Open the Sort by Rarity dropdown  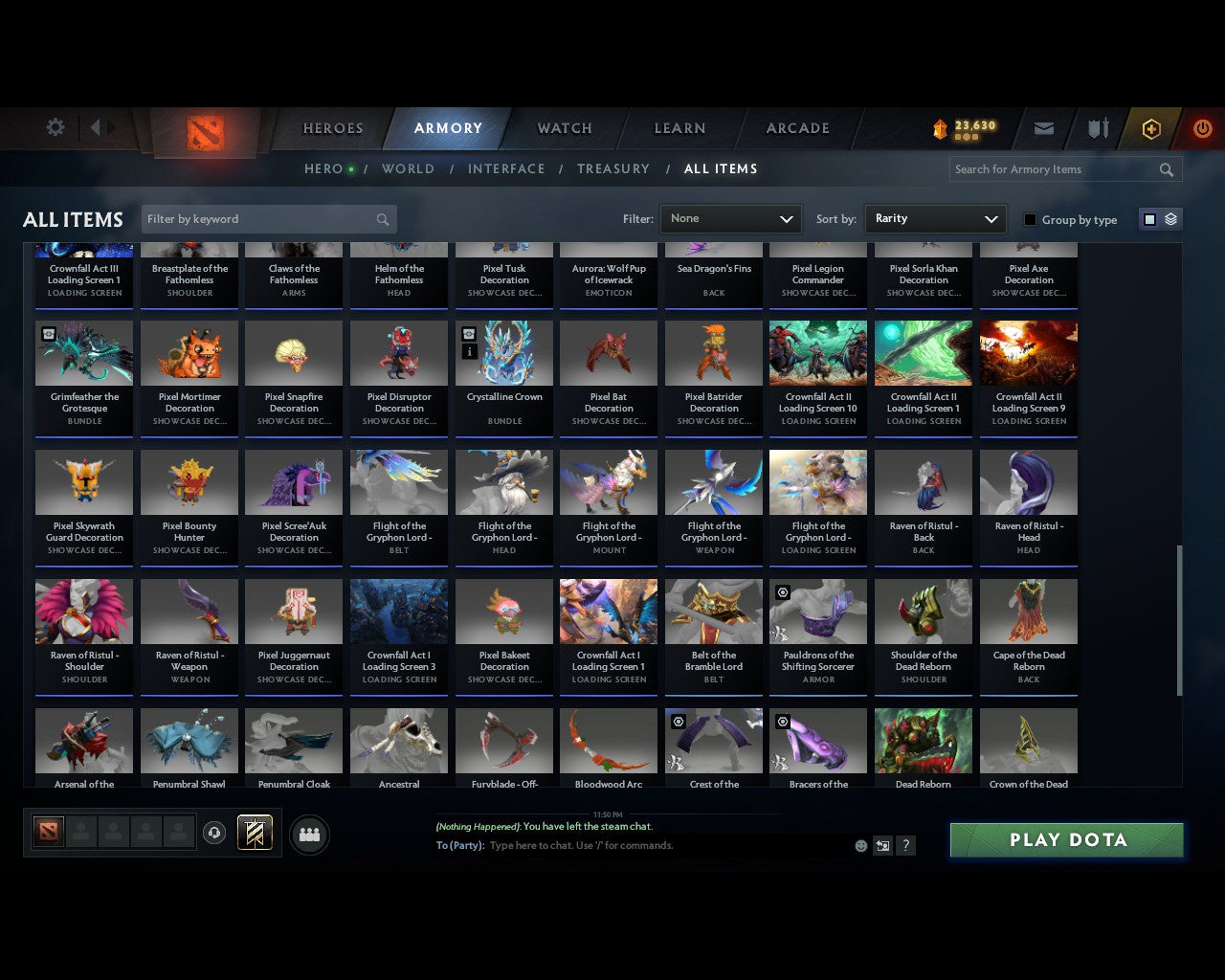935,218
